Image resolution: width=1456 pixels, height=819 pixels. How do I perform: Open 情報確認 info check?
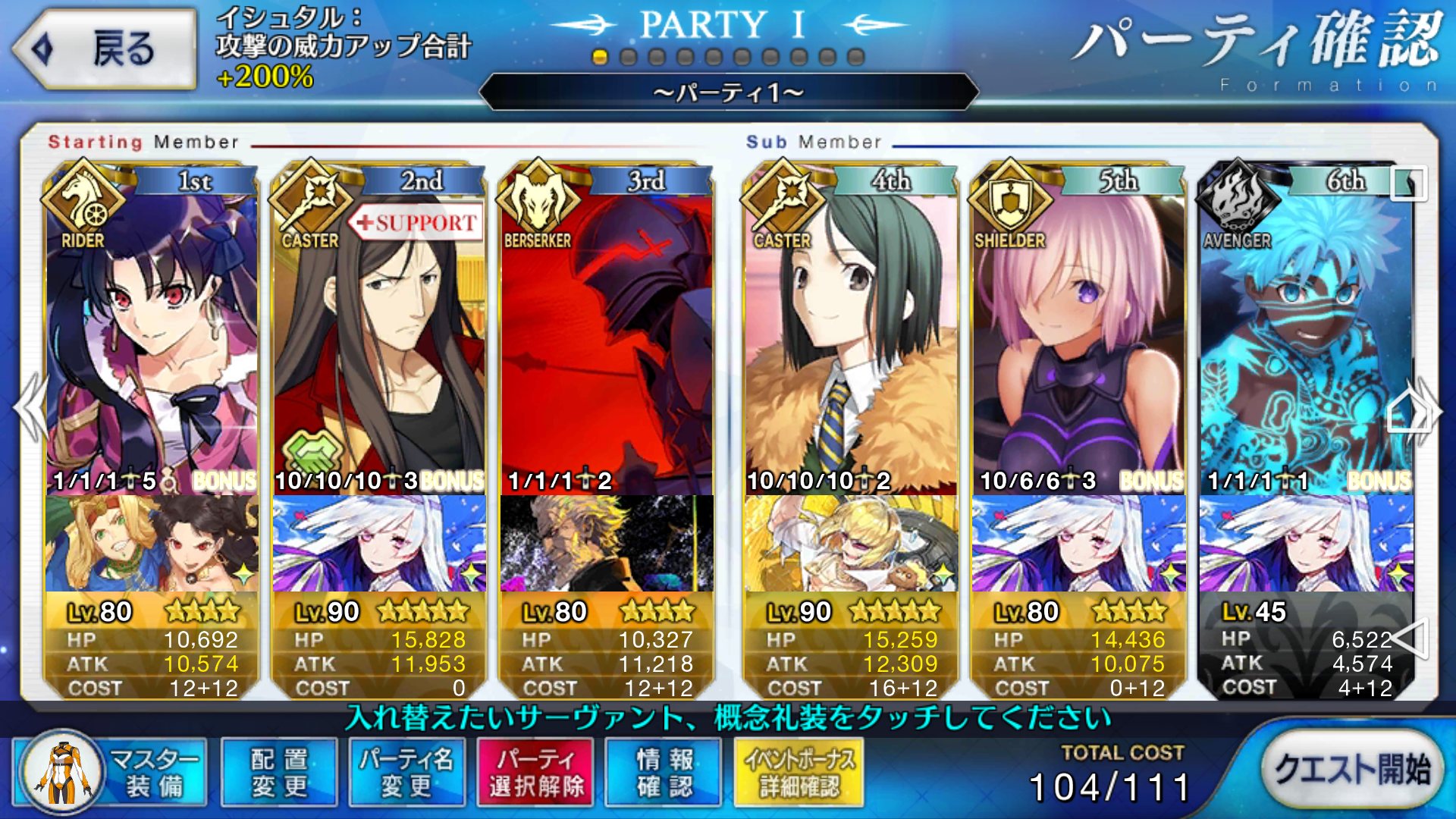coord(664,772)
